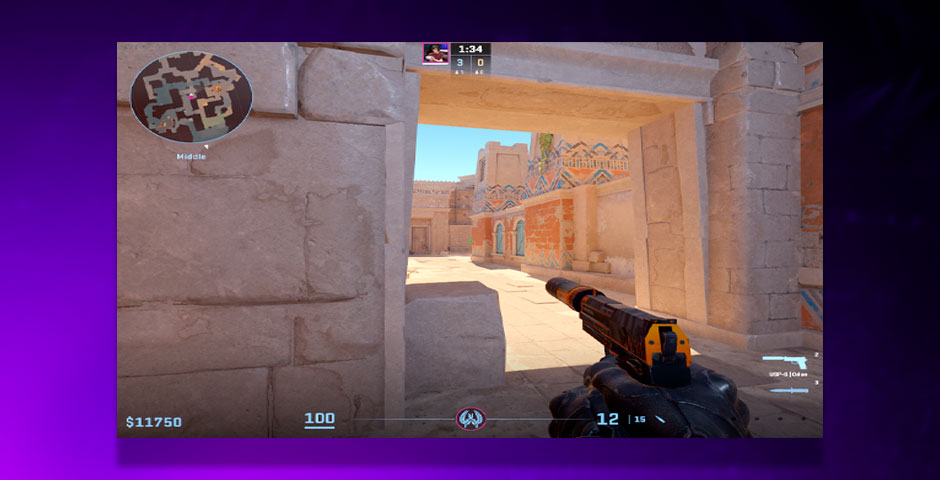Click the team emblem at bottom center
Viewport: 940px width, 480px height.
(x=470, y=419)
